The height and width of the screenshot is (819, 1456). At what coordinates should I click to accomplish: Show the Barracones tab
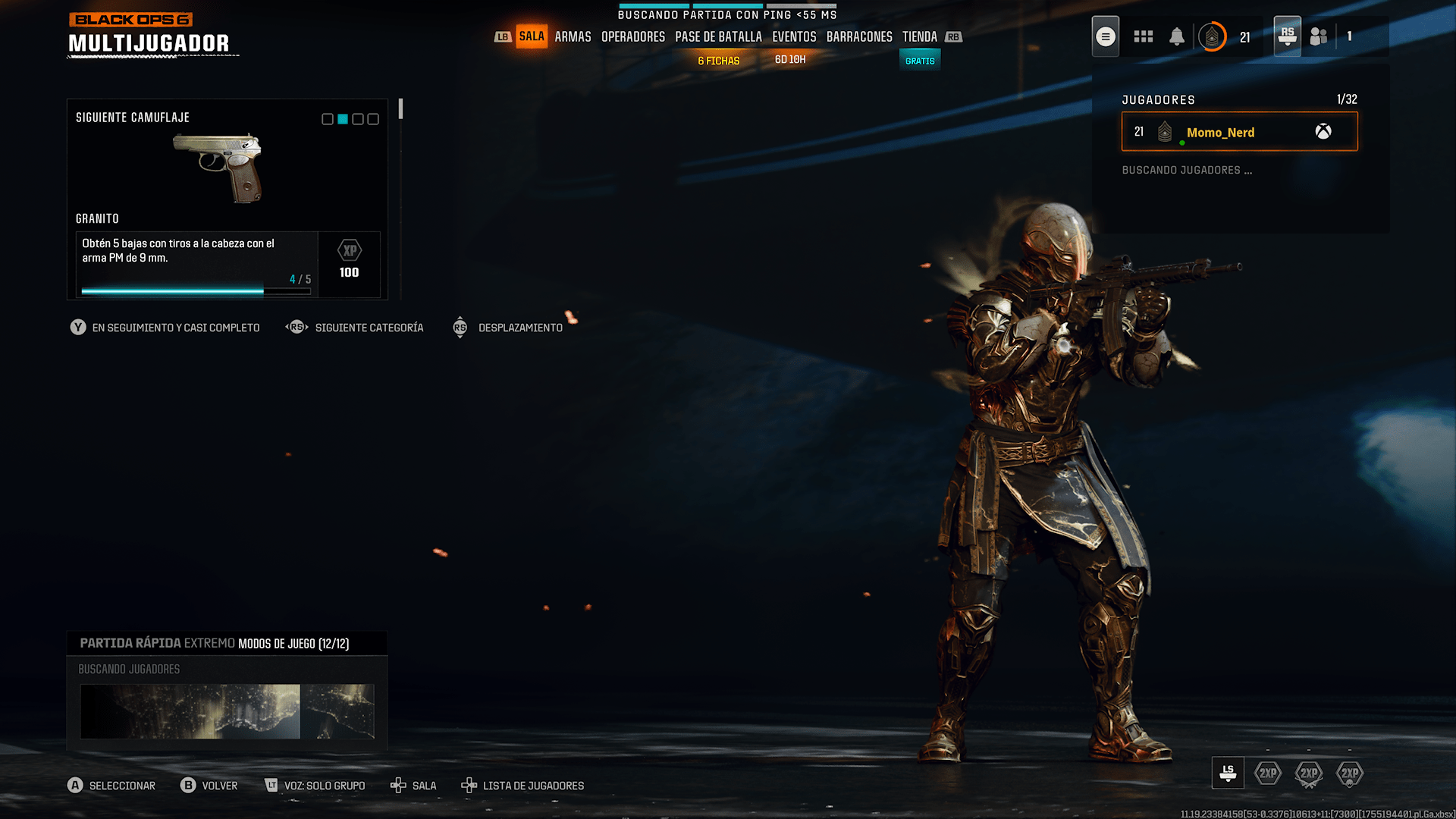859,36
